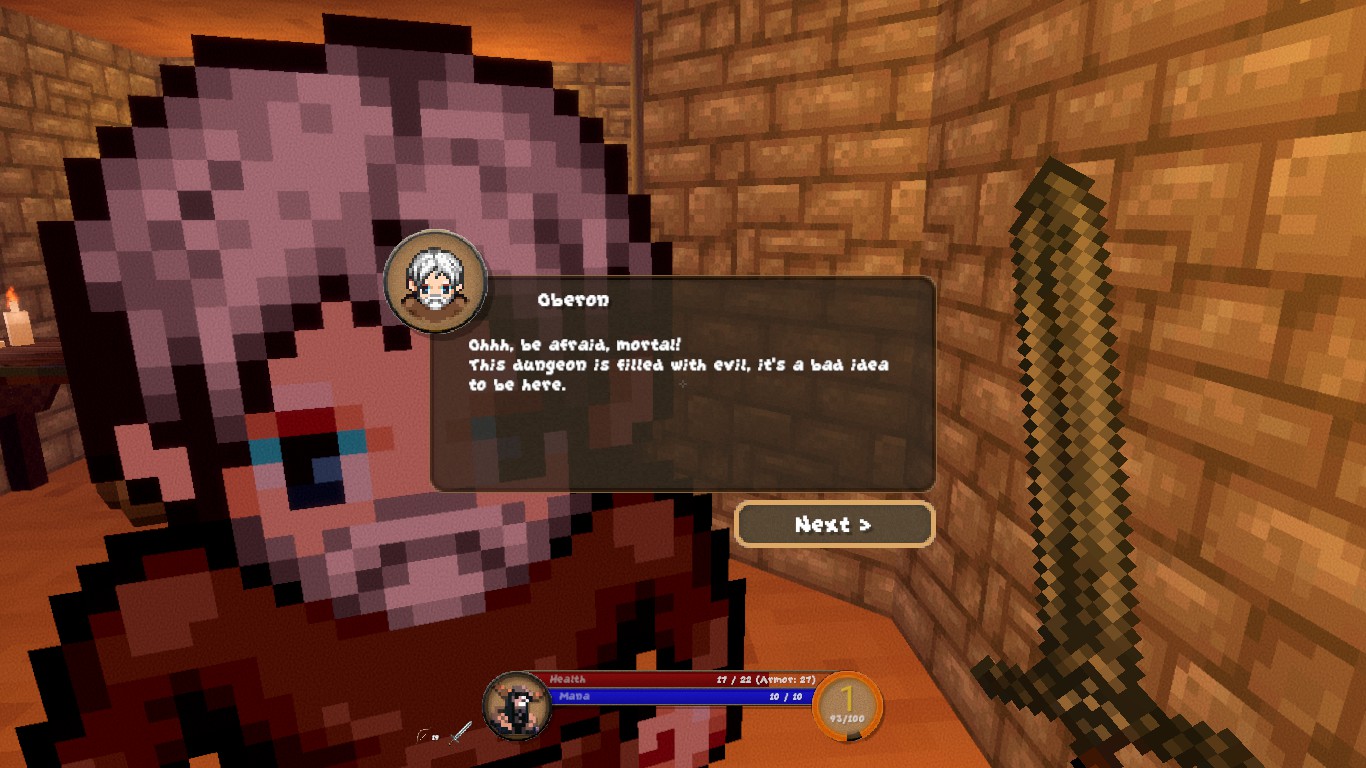Select the sword weapon icon
Image resolution: width=1366 pixels, height=768 pixels.
pyautogui.click(x=460, y=733)
